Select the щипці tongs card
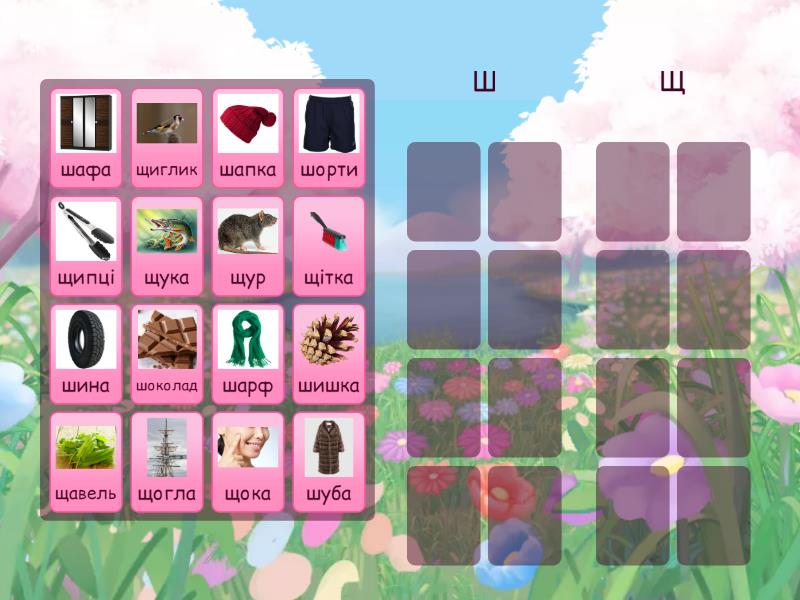Screen dimensions: 800x600 click(86, 246)
